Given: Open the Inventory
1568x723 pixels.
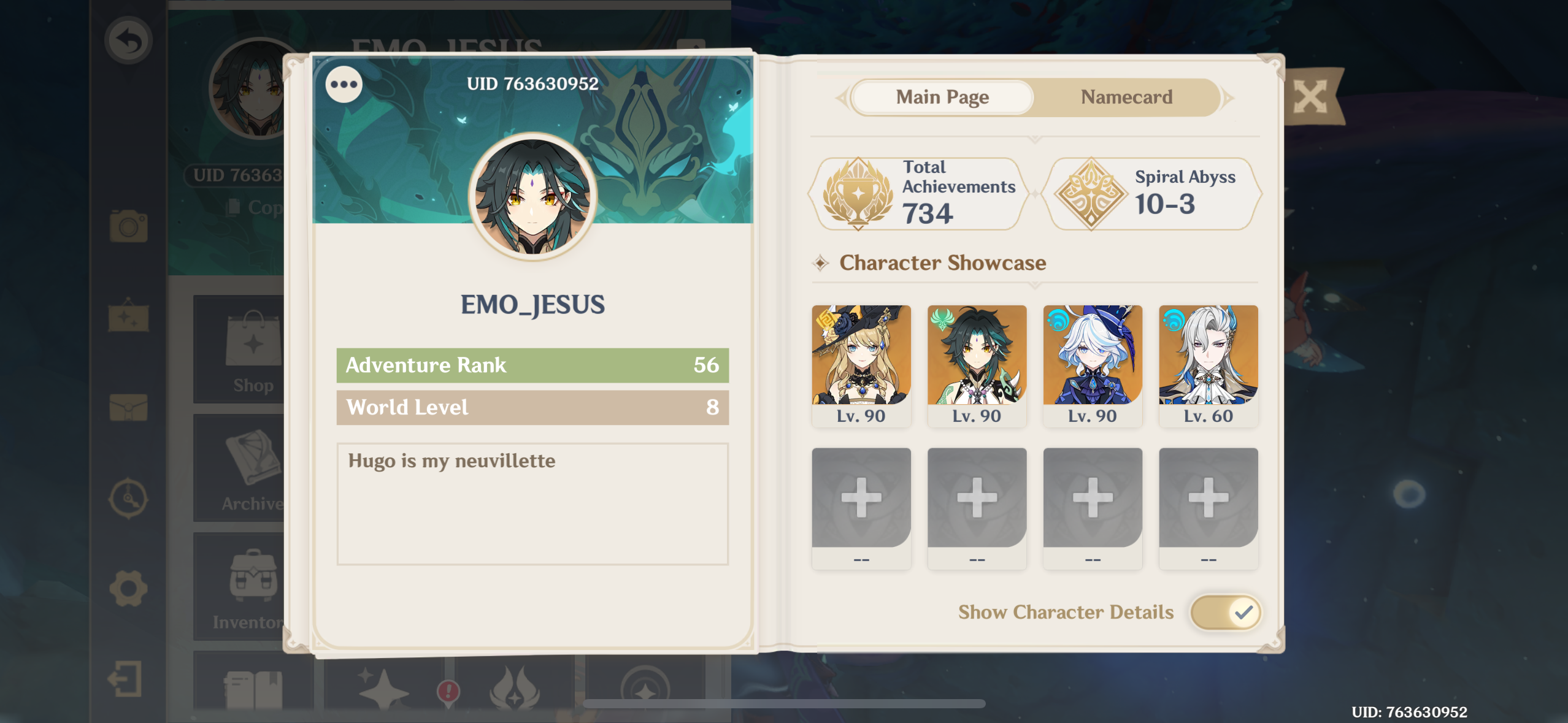Looking at the screenshot, I should pos(252,583).
